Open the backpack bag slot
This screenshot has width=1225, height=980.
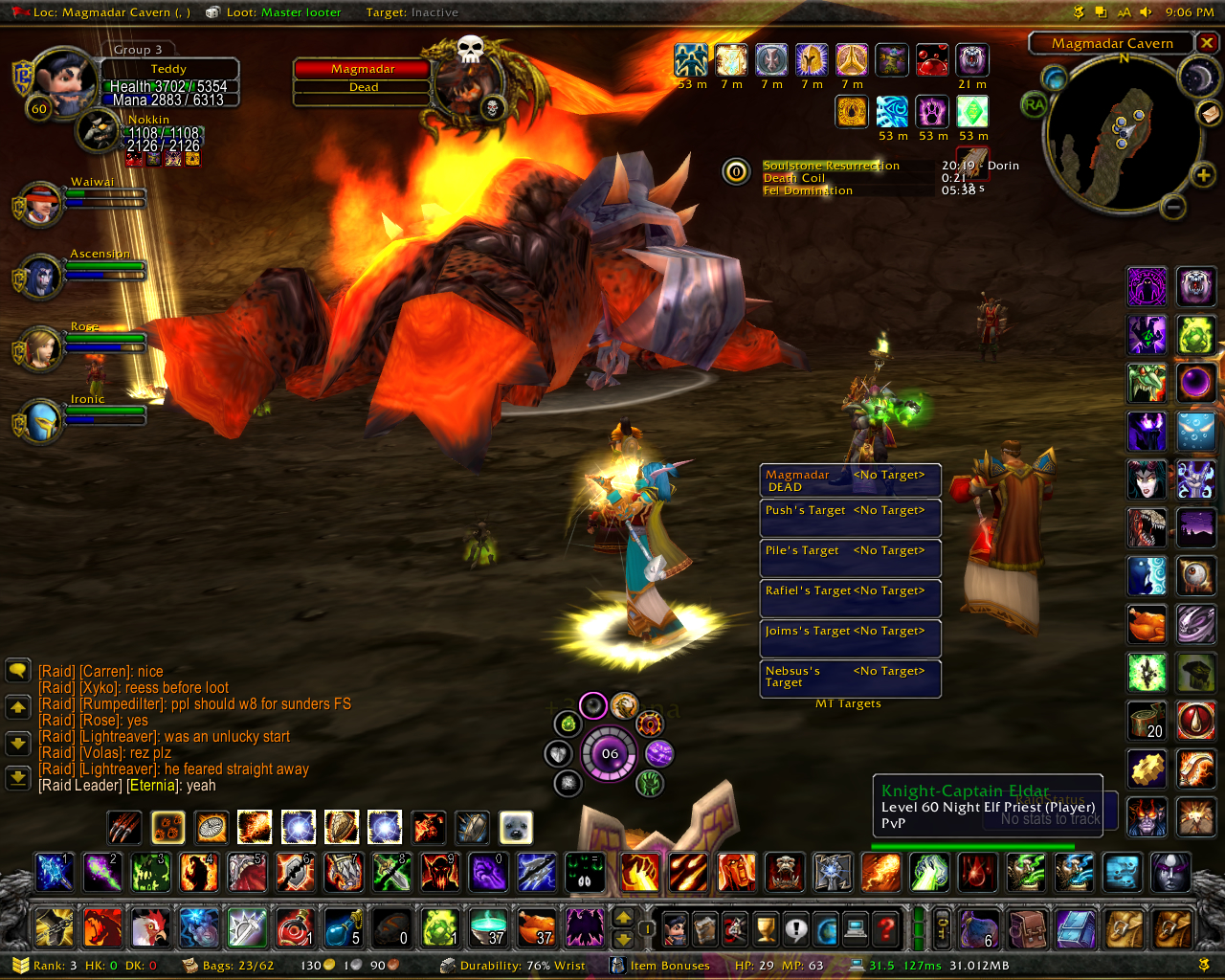point(1173,927)
